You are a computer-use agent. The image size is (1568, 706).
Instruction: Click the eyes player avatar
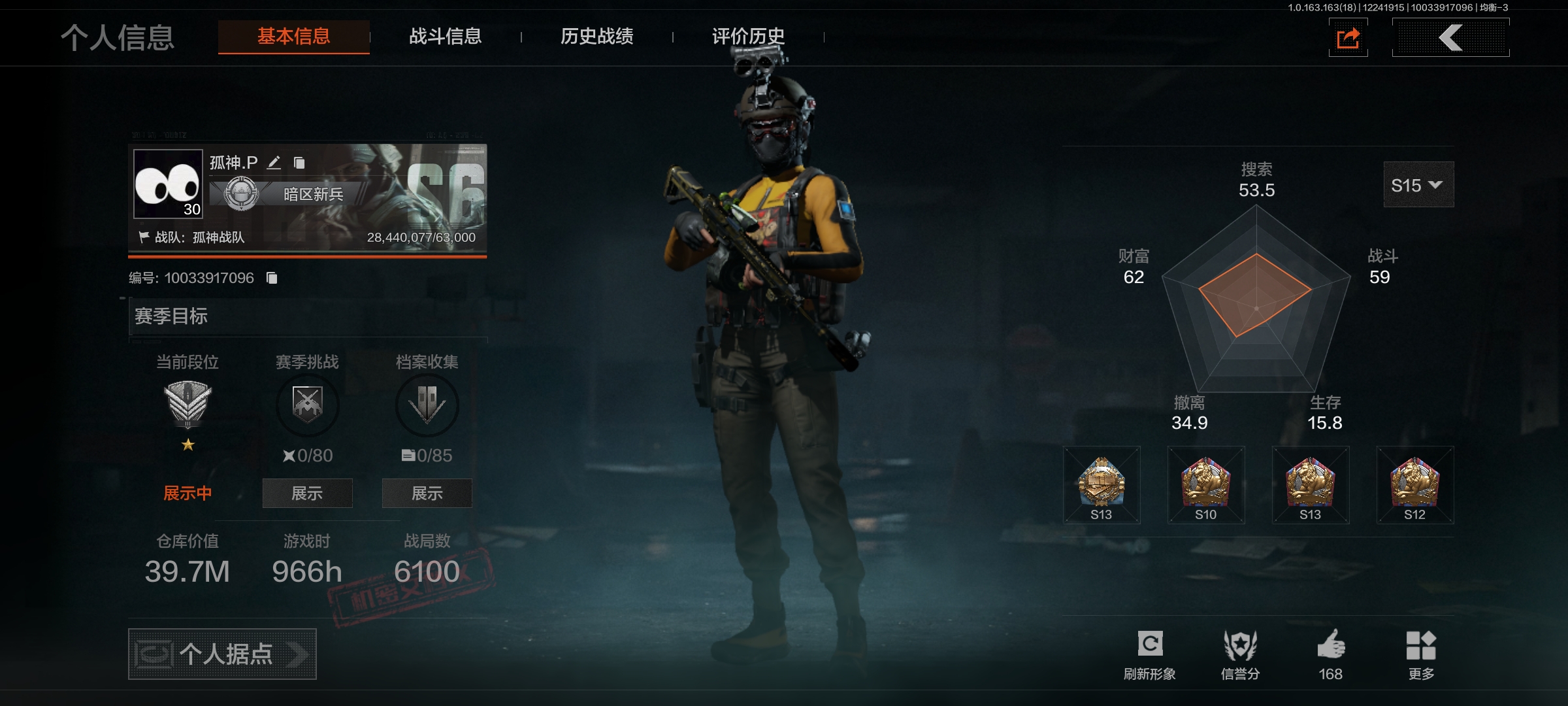click(x=168, y=184)
